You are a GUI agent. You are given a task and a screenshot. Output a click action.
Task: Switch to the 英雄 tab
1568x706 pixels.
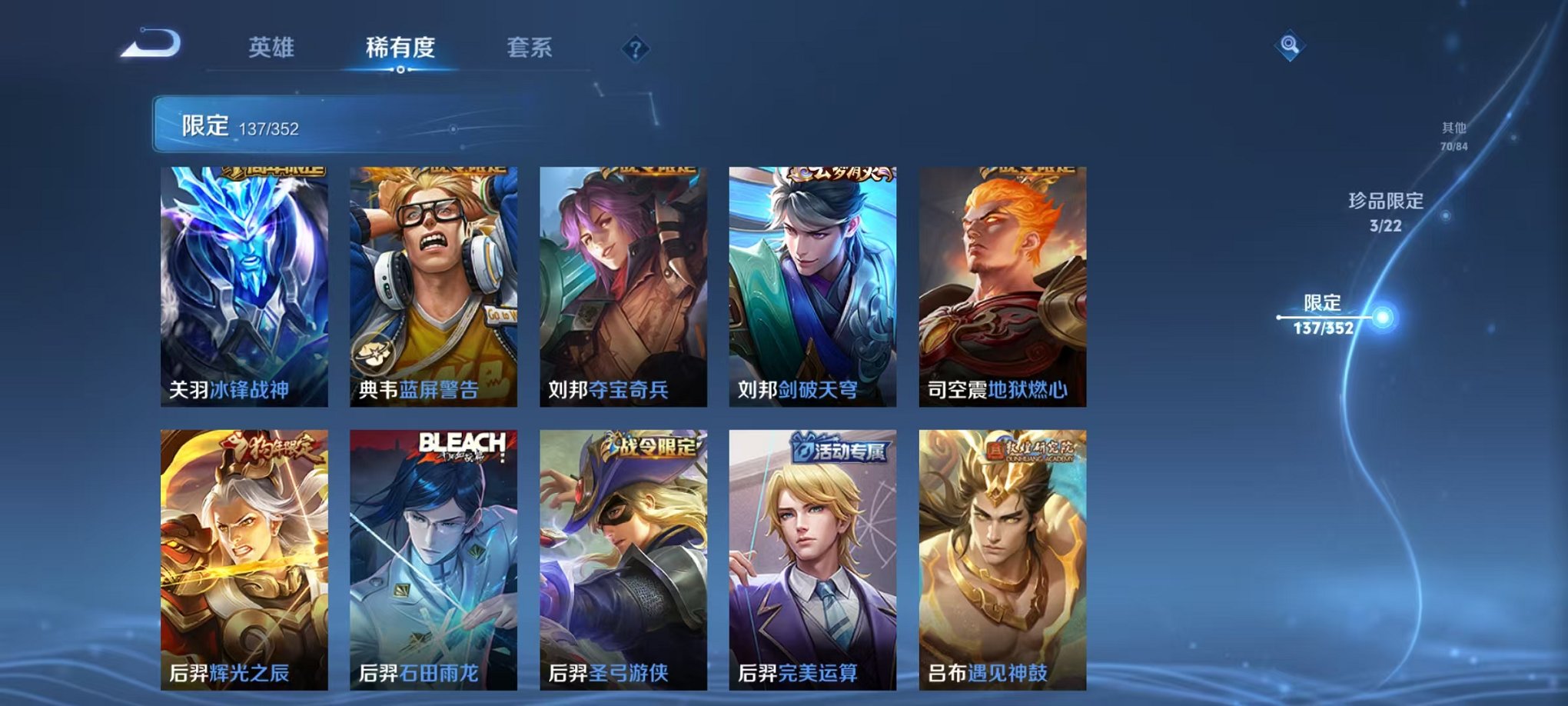click(271, 46)
